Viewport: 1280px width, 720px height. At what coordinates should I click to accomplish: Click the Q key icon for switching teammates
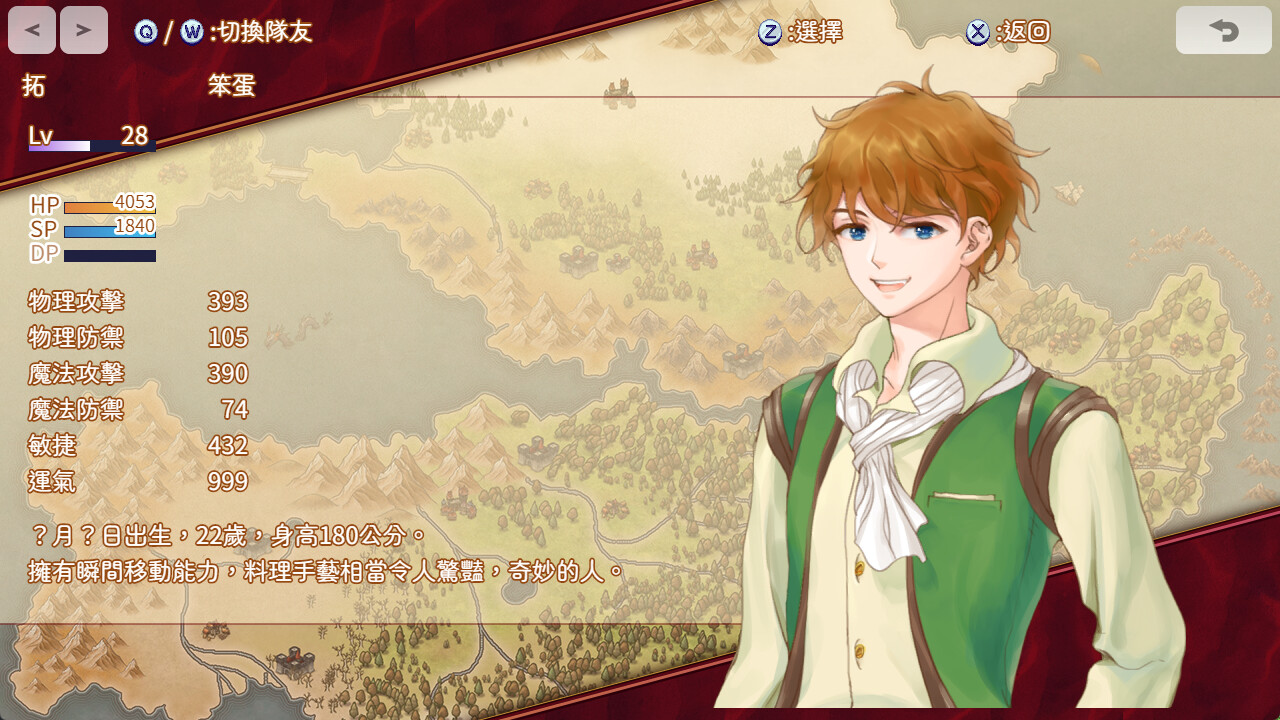[146, 32]
